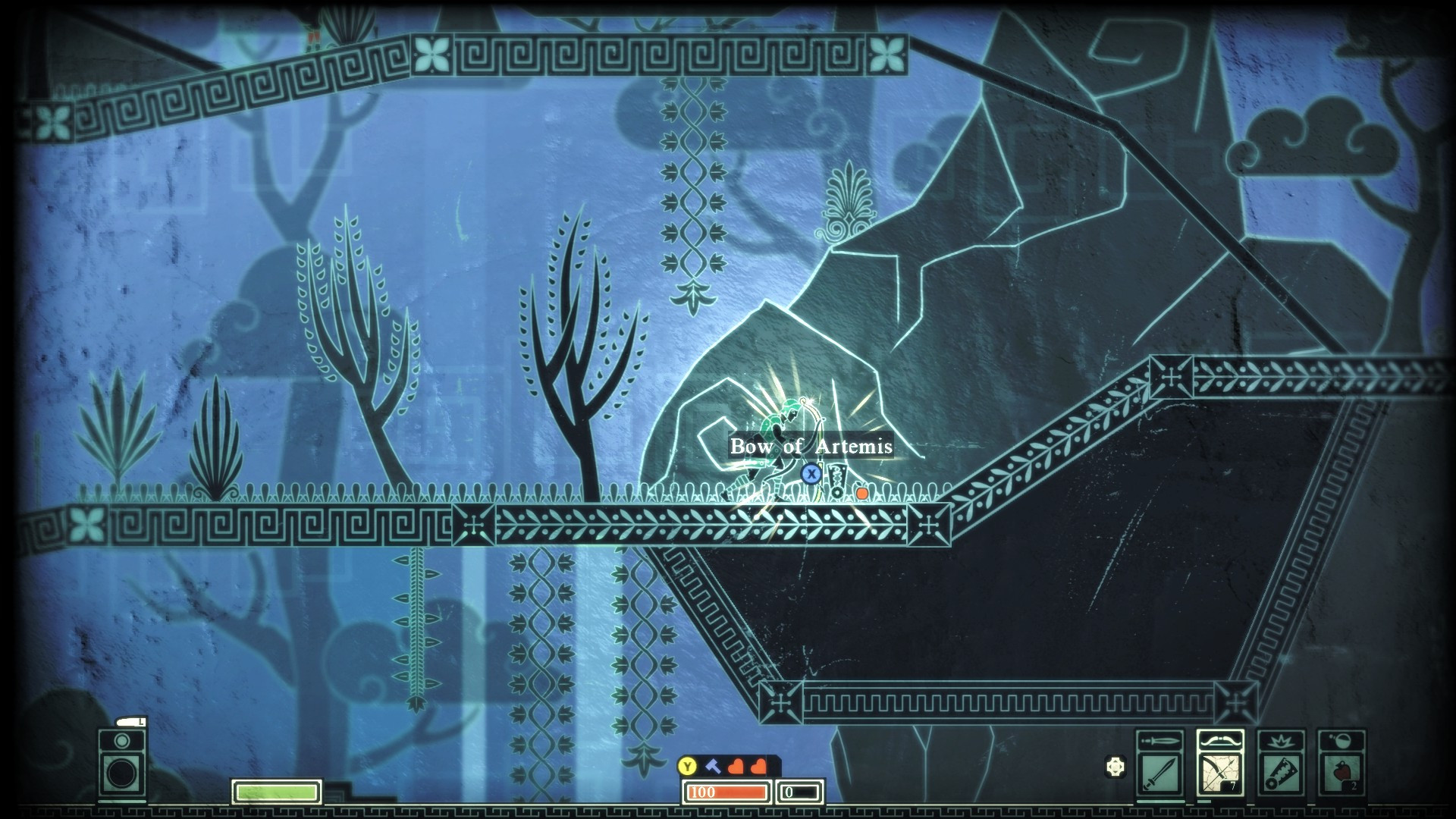Use the red heart potion slot
1456x819 pixels.
tap(1341, 773)
